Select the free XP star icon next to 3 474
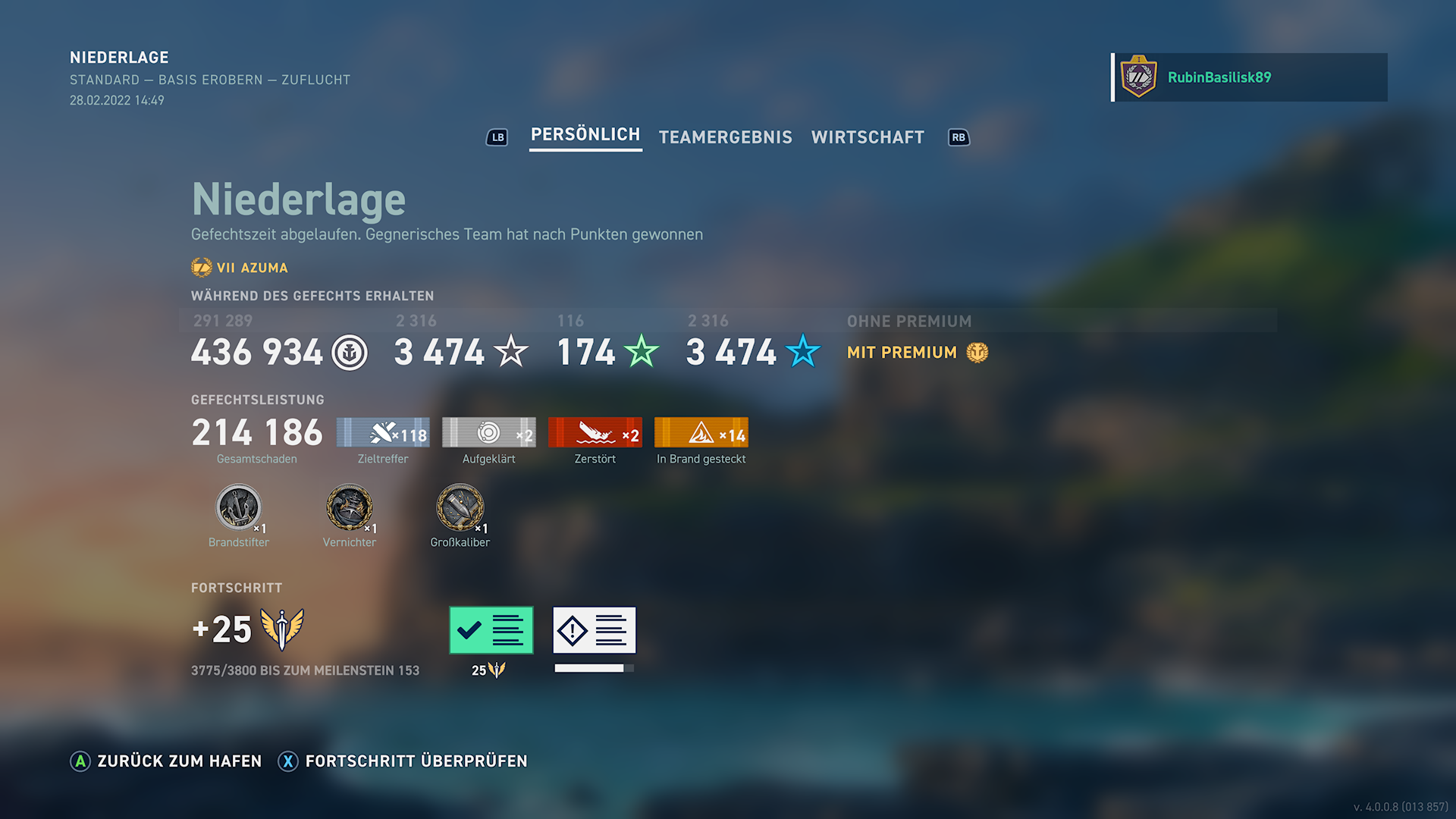This screenshot has height=819, width=1456. pos(511,353)
